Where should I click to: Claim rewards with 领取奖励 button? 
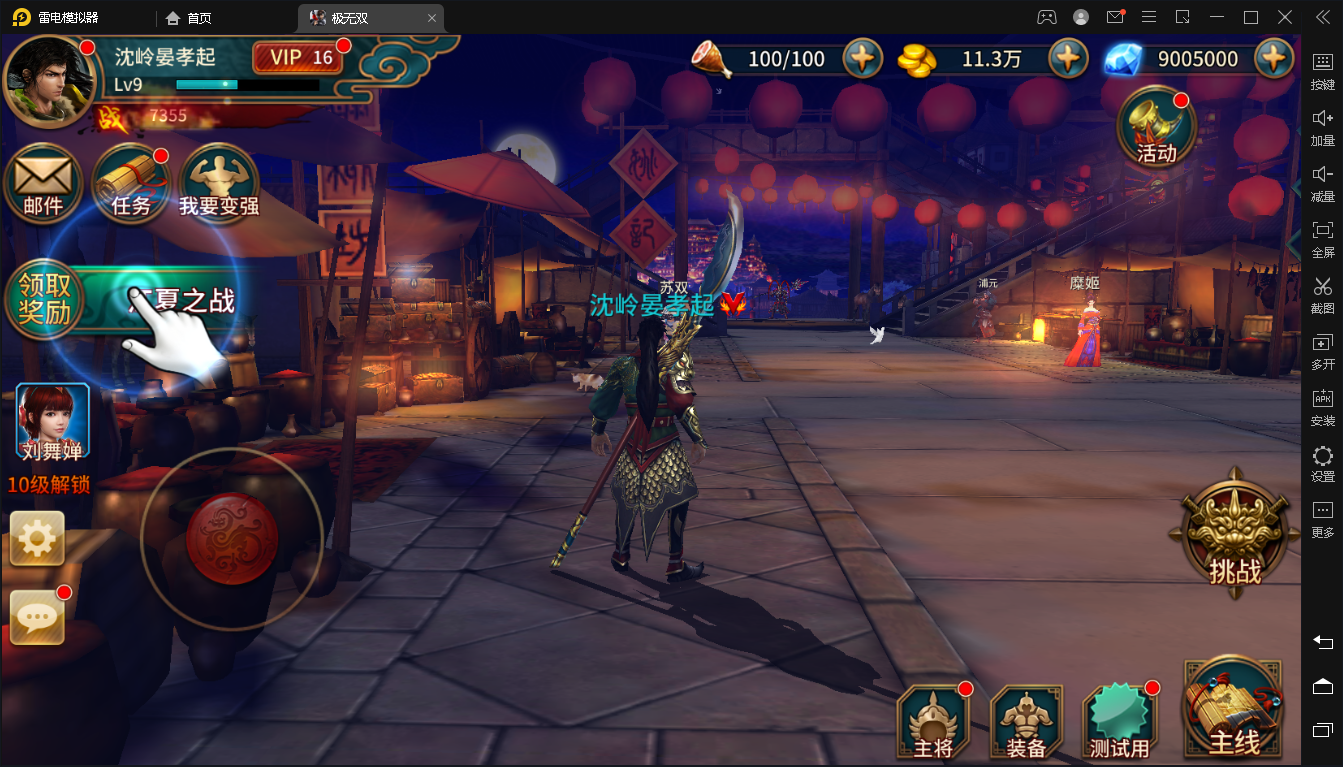[44, 297]
